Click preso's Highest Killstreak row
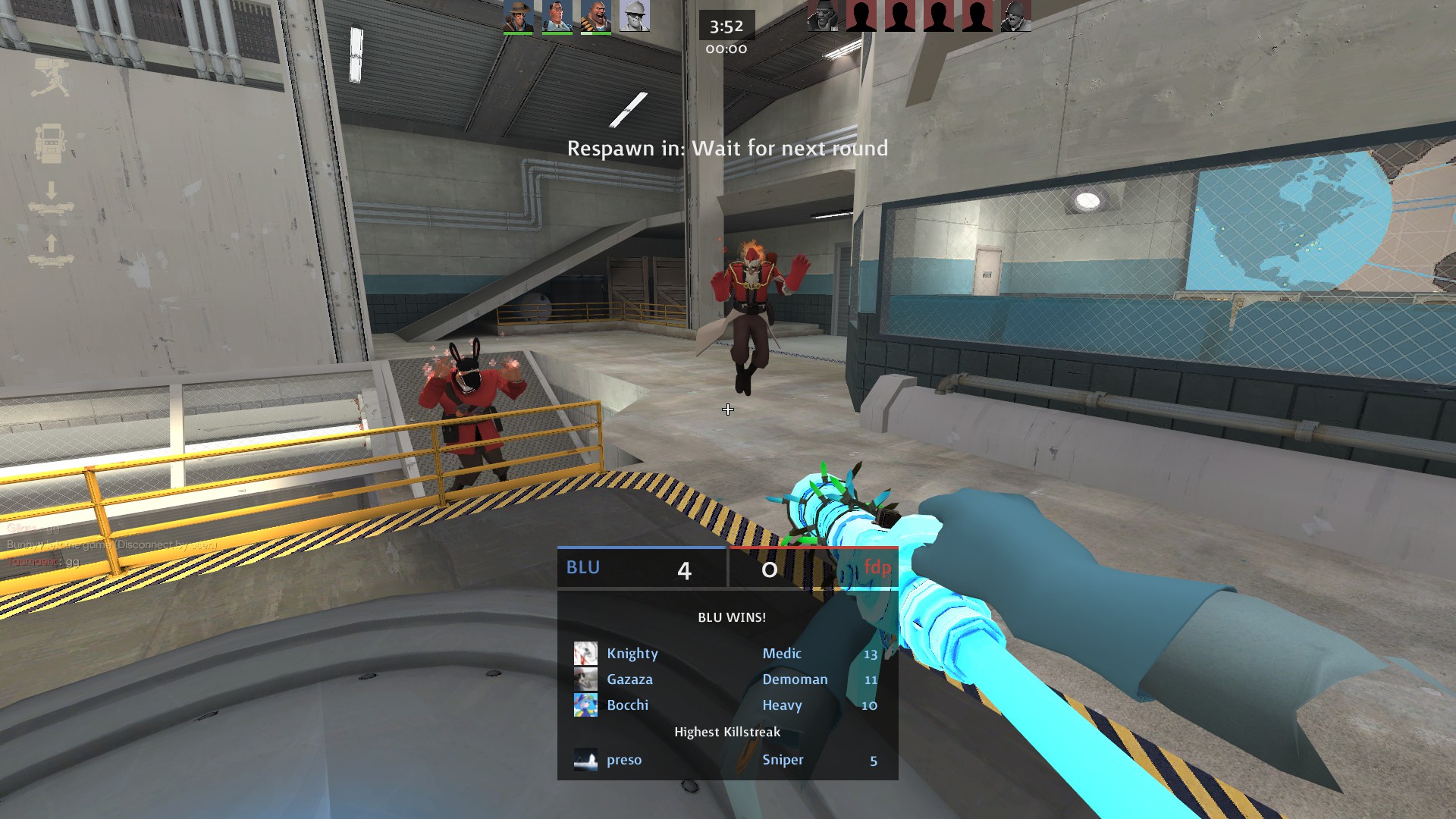This screenshot has width=1456, height=819. (x=726, y=760)
